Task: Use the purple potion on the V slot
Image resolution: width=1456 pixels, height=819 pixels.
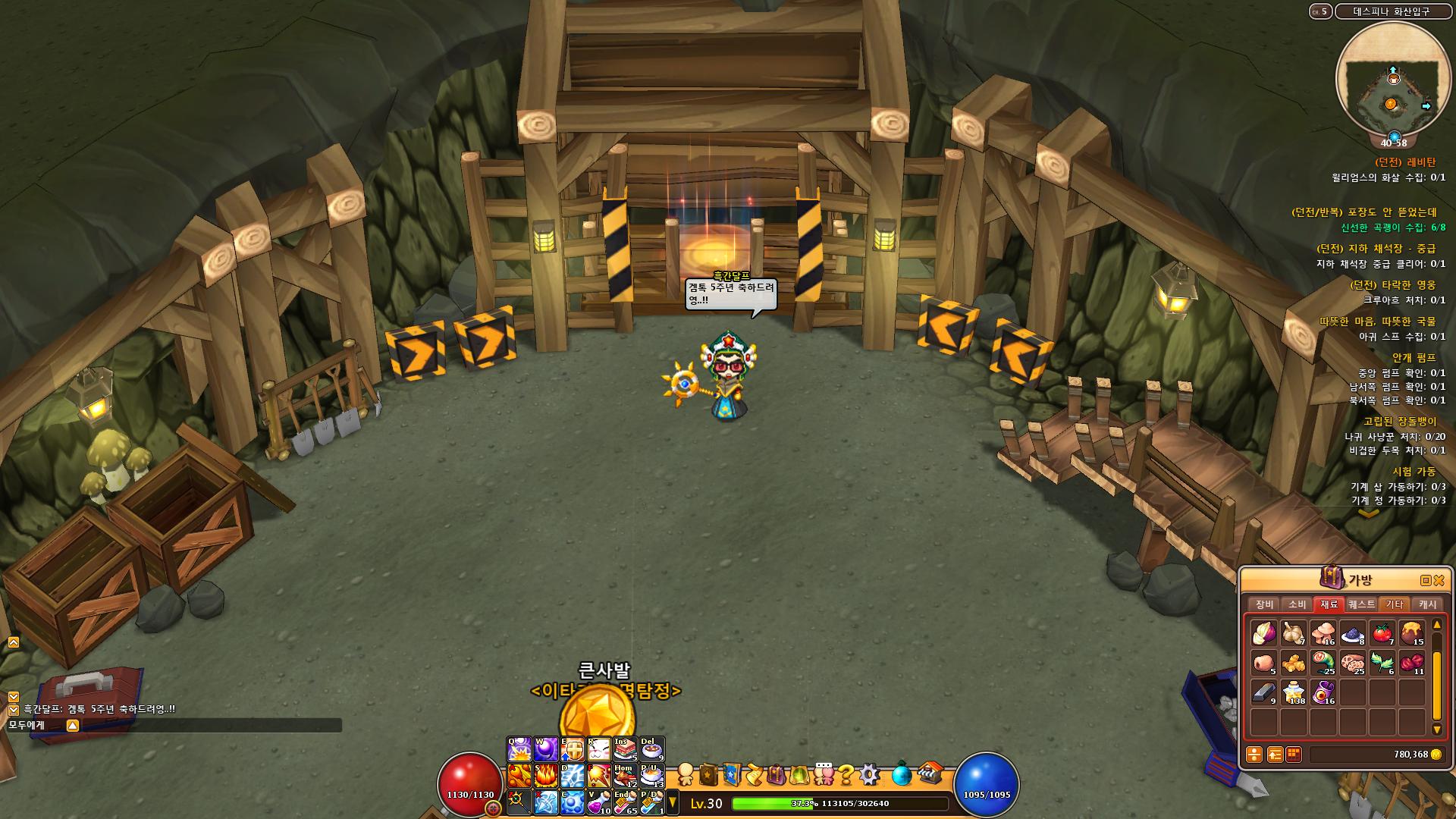Action: point(598,801)
